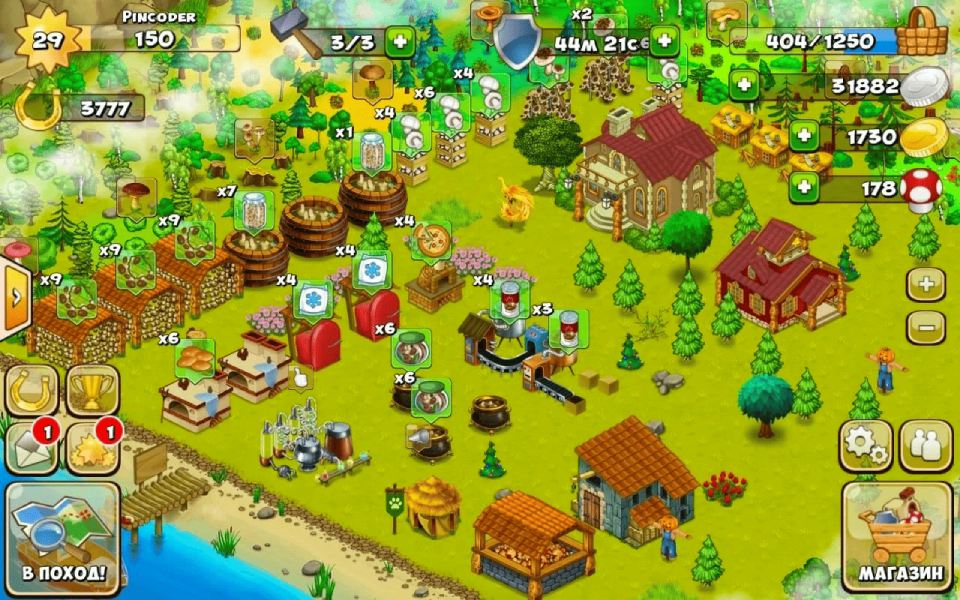Open the trophy achievements button
960x600 pixels.
[x=92, y=390]
